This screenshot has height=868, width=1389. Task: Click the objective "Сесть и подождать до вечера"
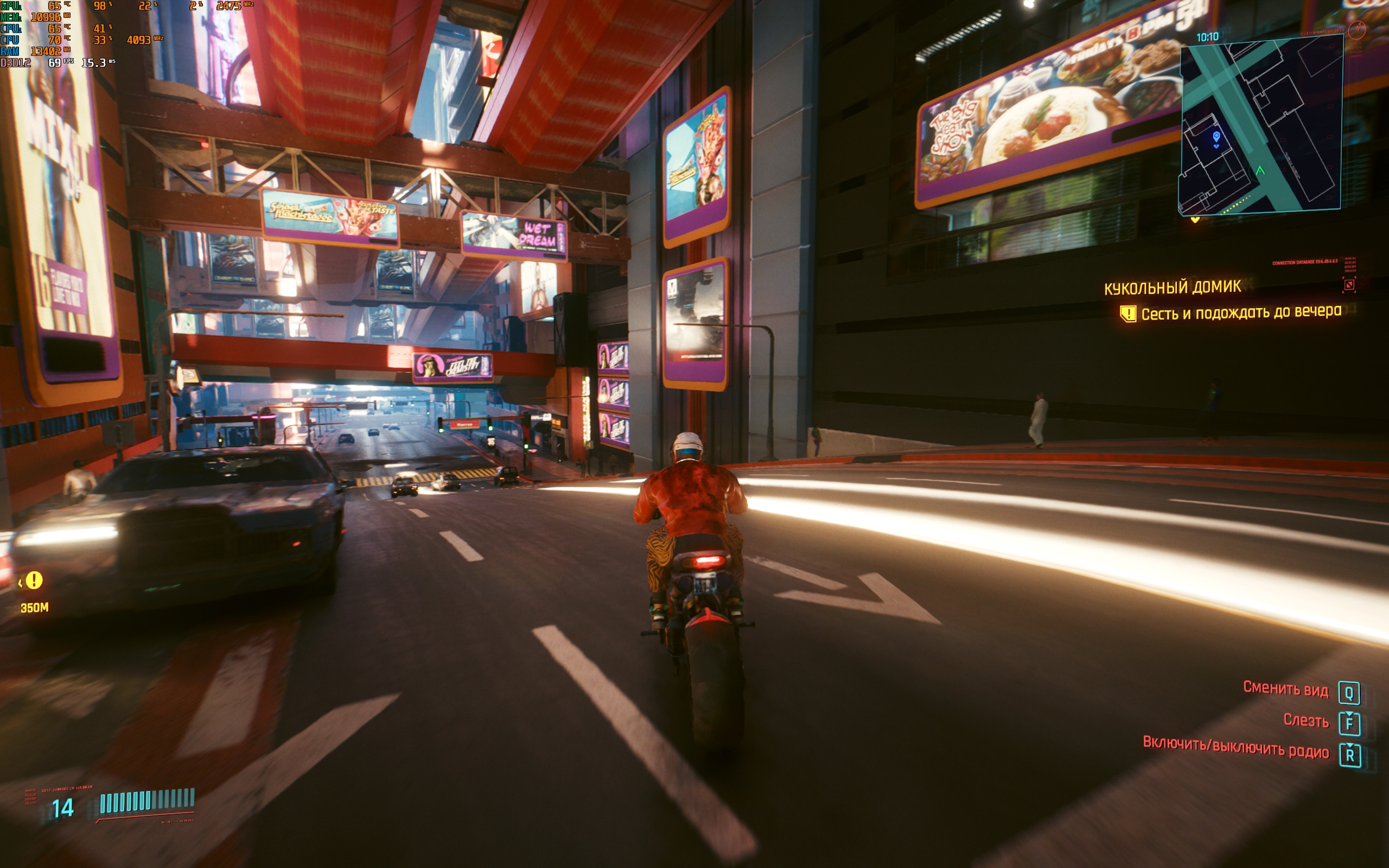[x=1240, y=313]
